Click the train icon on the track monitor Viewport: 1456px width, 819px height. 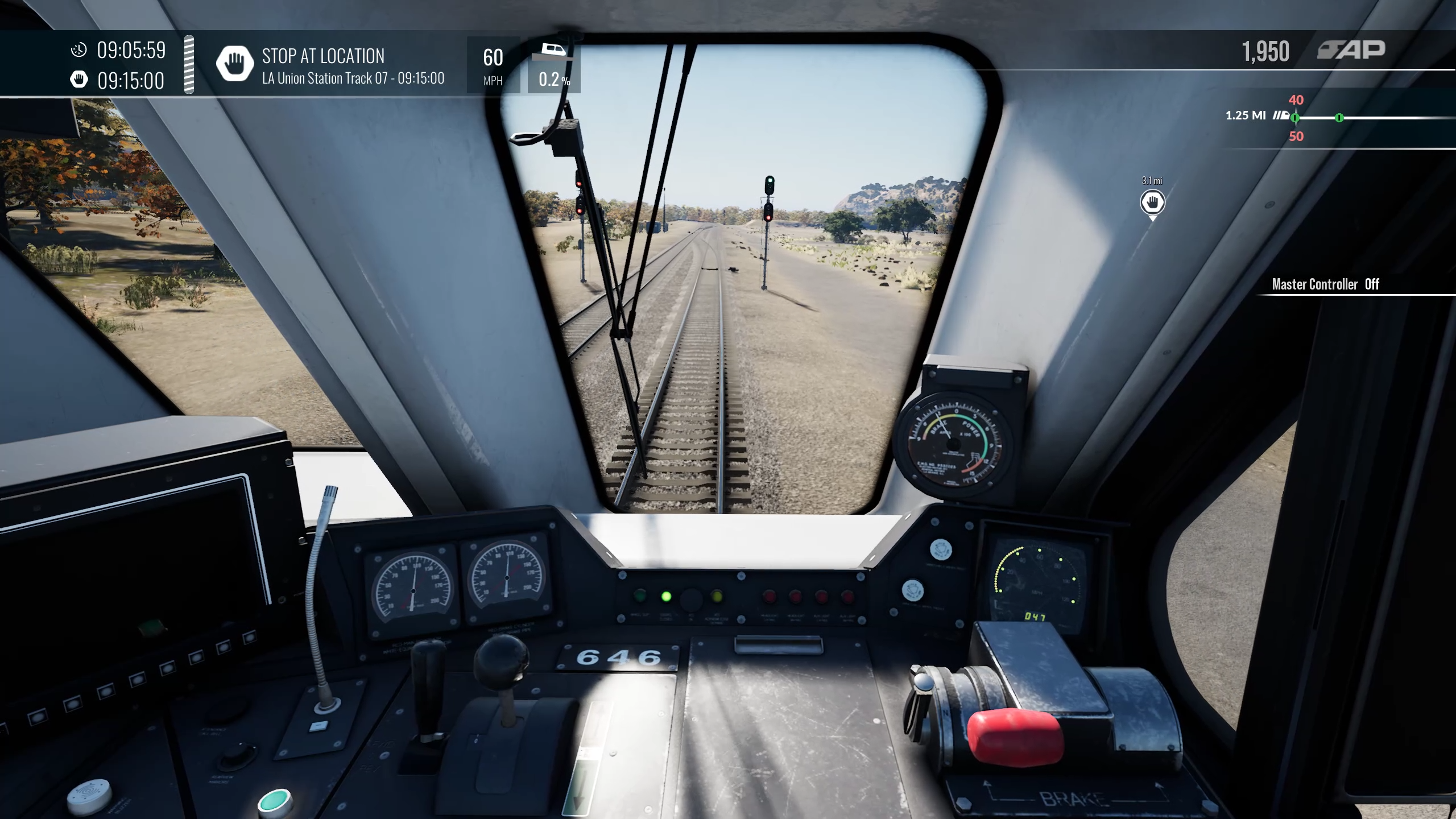pos(1281,115)
